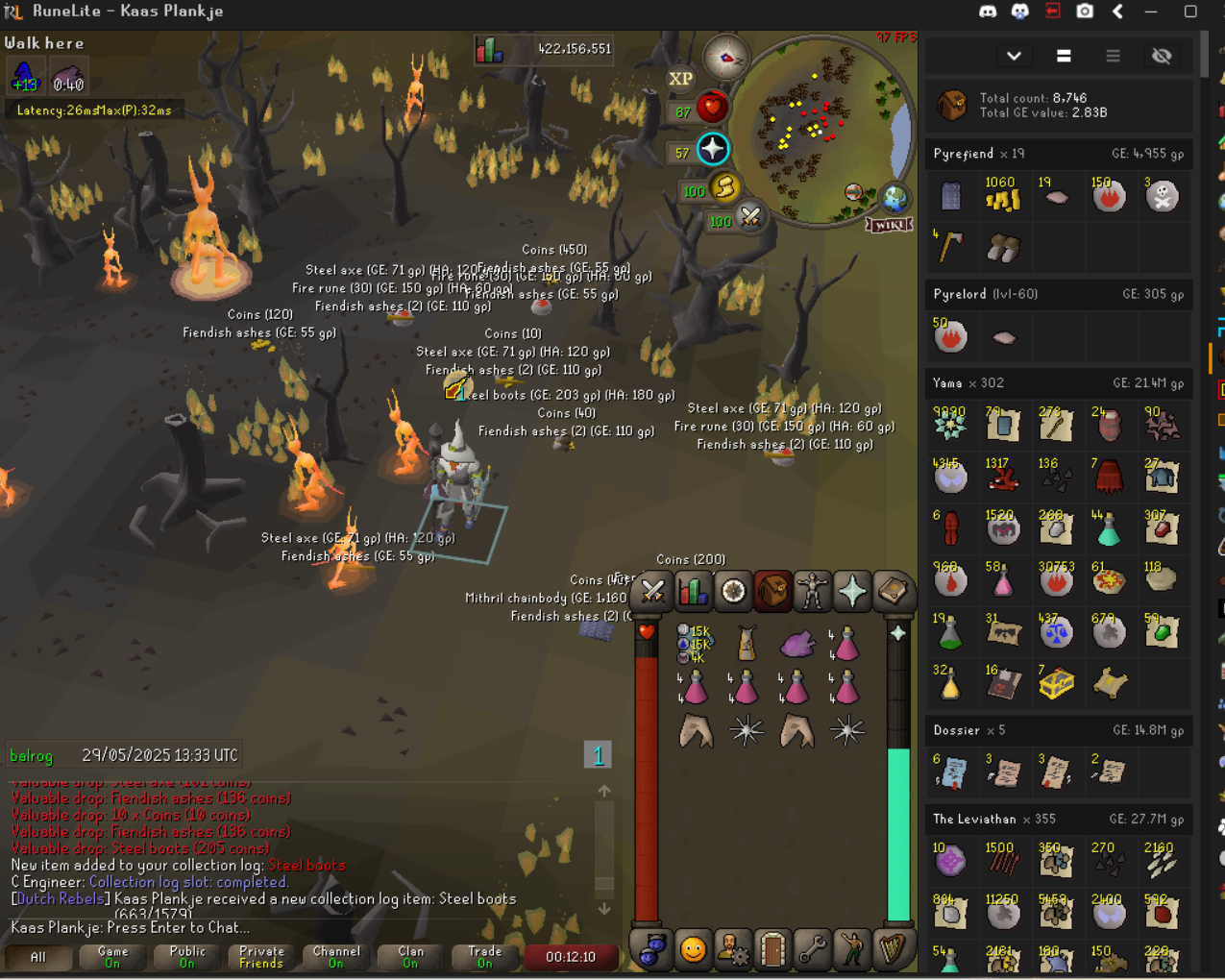
Task: Open the Spellbook tab
Action: point(893,592)
